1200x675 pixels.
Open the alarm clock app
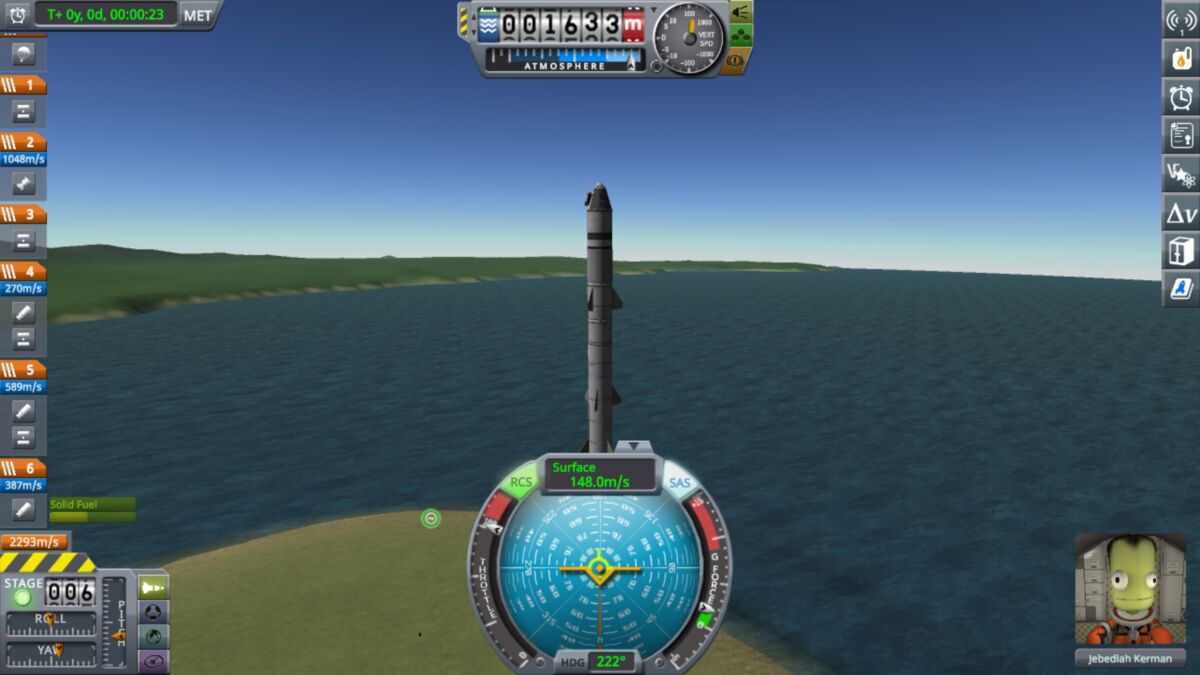click(1181, 97)
